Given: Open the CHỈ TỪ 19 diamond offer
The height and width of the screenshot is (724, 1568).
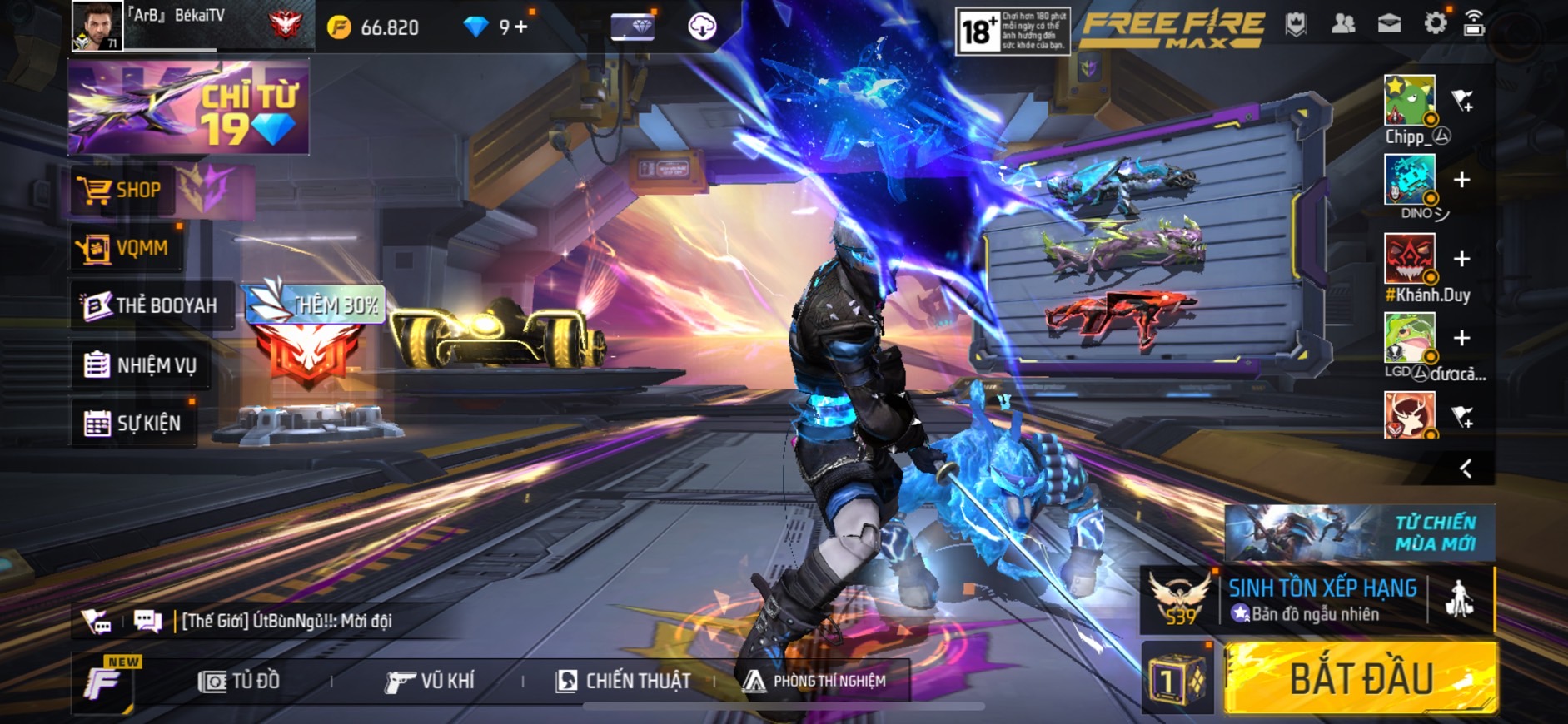Looking at the screenshot, I should pos(189,107).
